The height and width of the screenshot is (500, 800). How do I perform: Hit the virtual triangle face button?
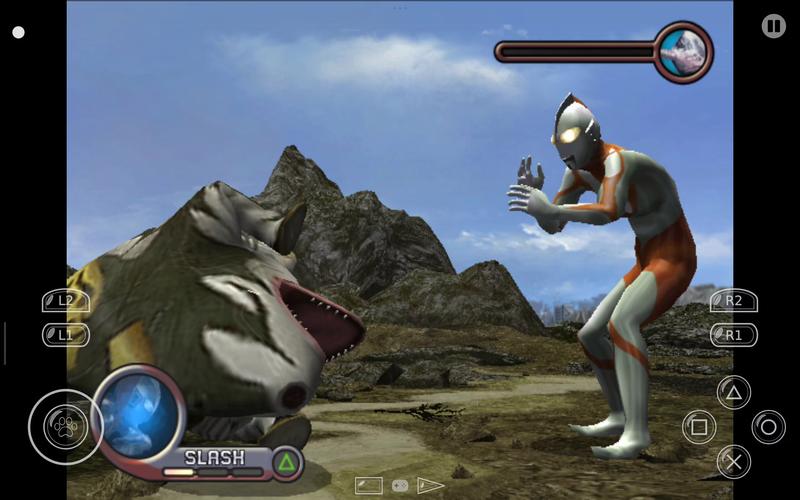[733, 393]
